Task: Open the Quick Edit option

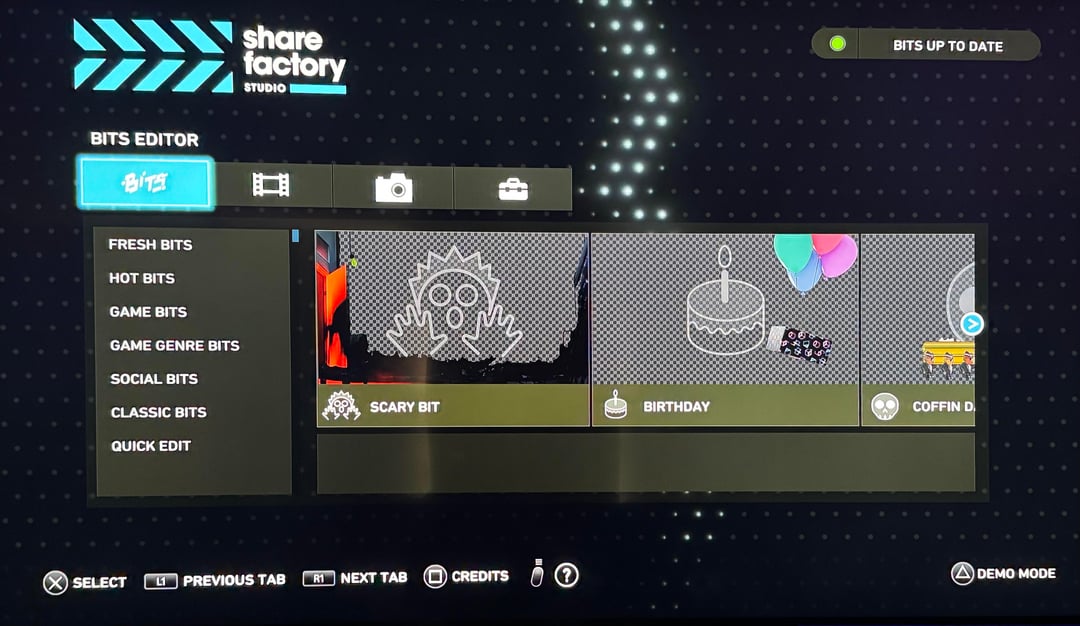Action: (151, 446)
